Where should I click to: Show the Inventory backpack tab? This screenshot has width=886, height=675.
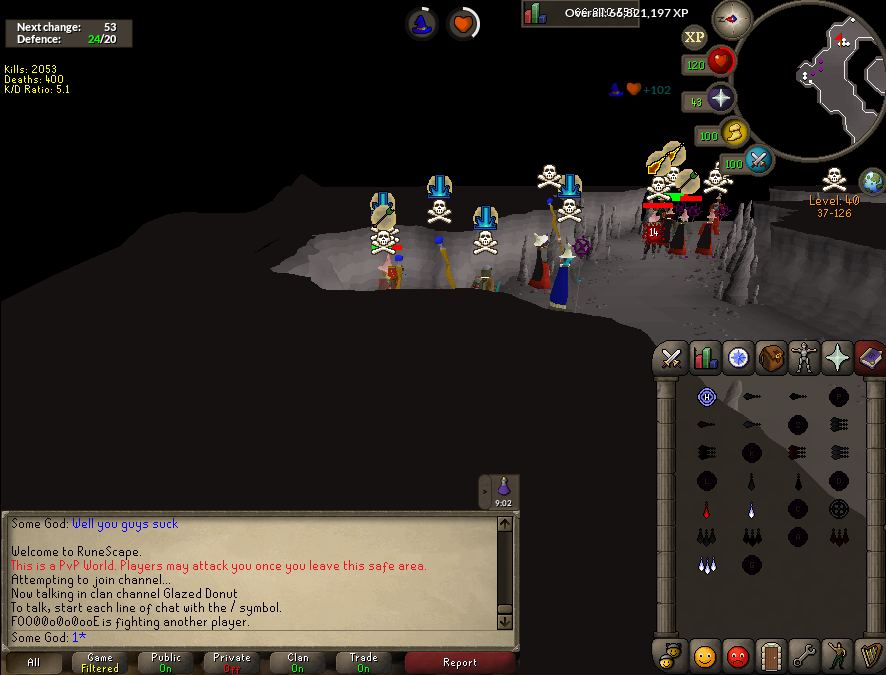[x=771, y=357]
